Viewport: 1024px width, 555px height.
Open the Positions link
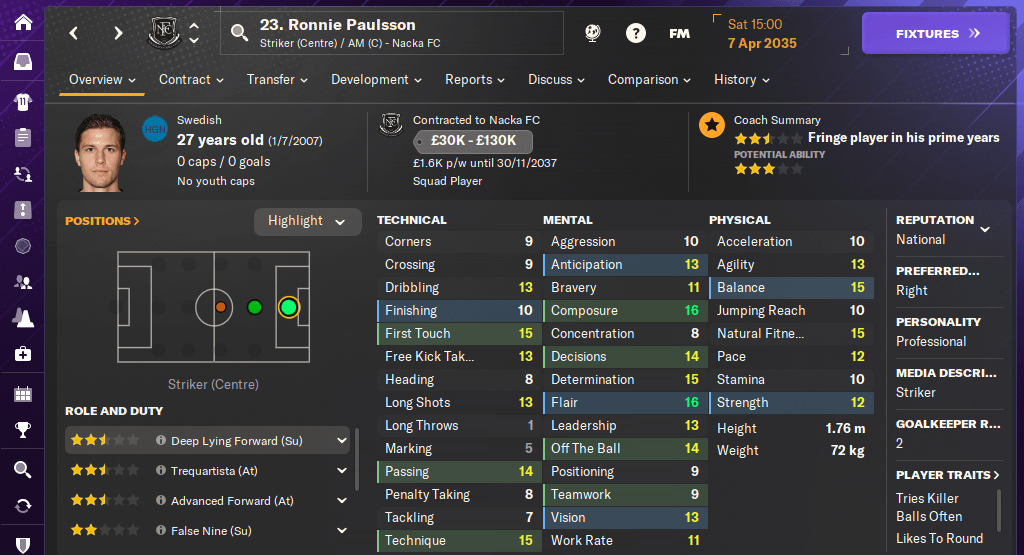[102, 221]
